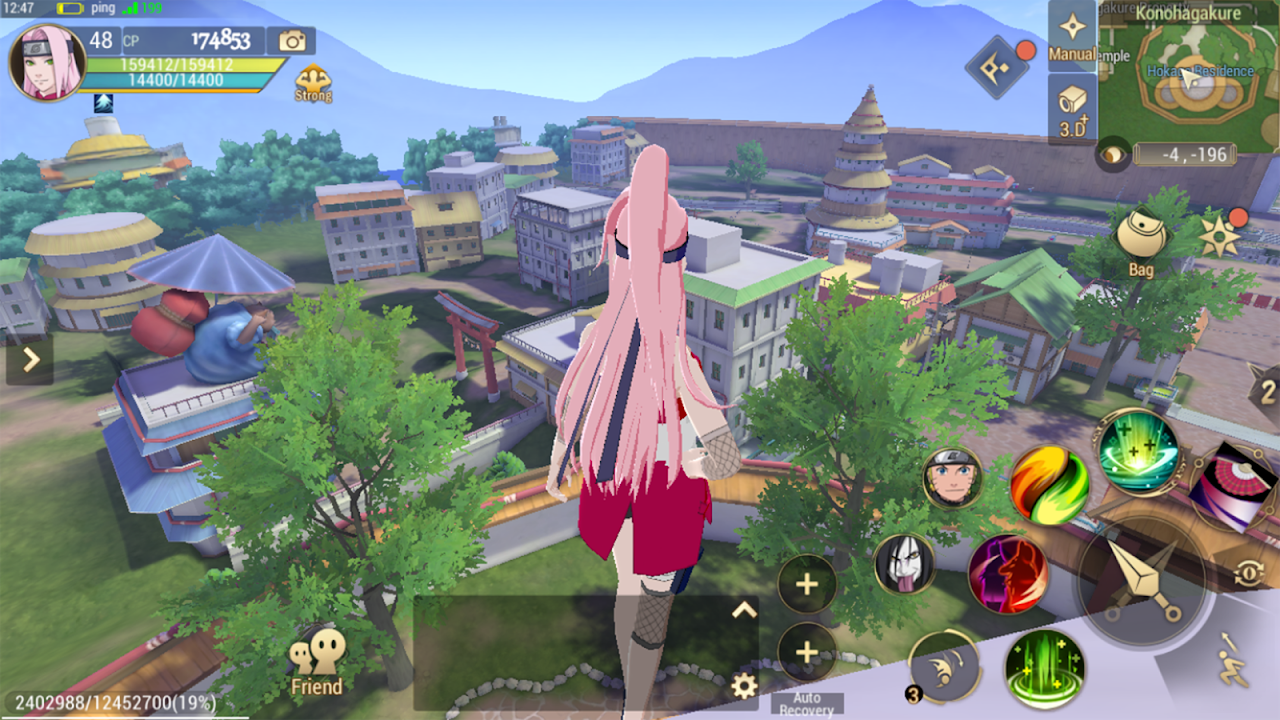Attack with the kunai basic attack button
Viewport: 1280px width, 720px height.
point(1142,582)
